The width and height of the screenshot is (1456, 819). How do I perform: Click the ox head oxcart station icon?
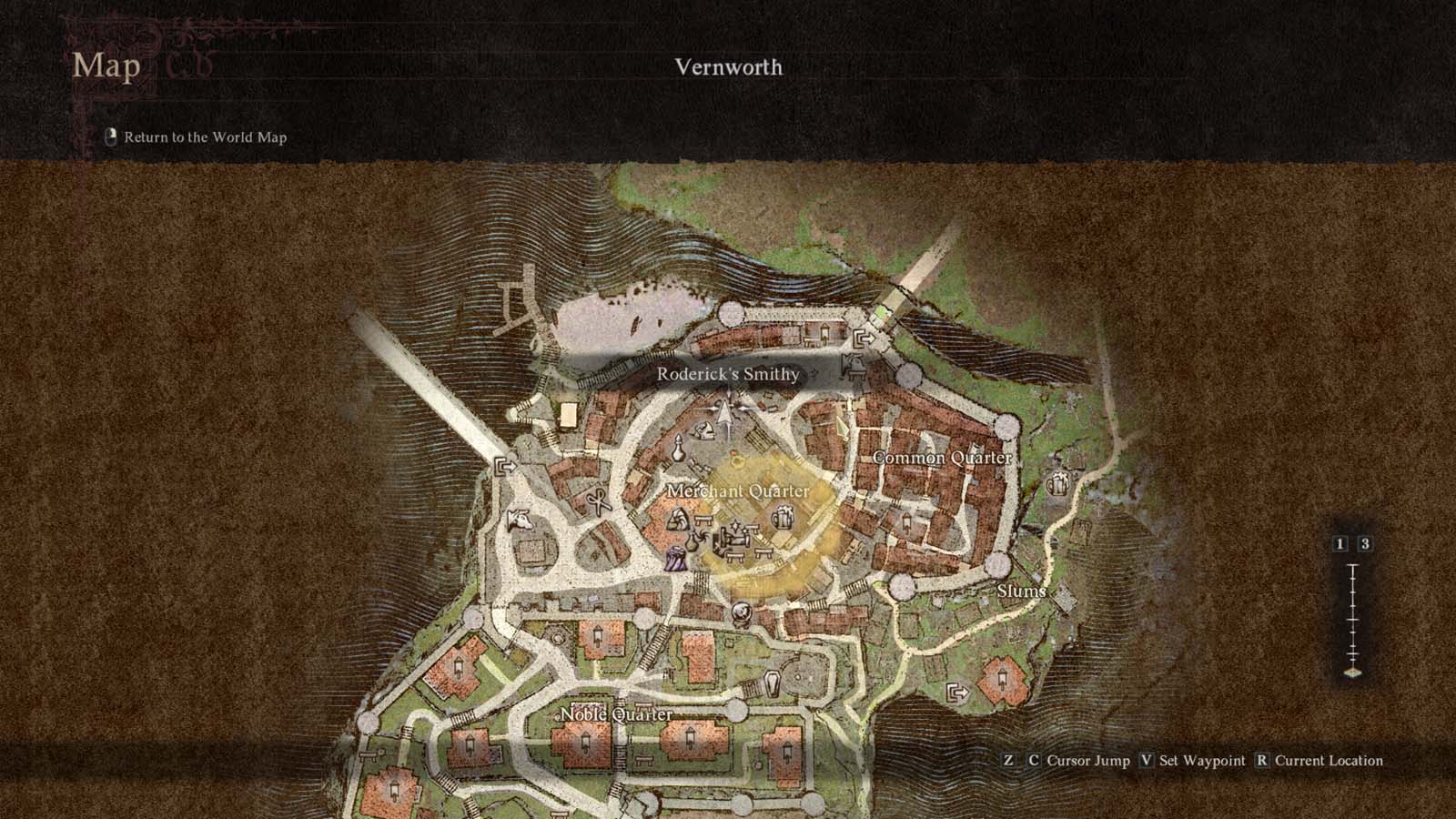coord(521,520)
